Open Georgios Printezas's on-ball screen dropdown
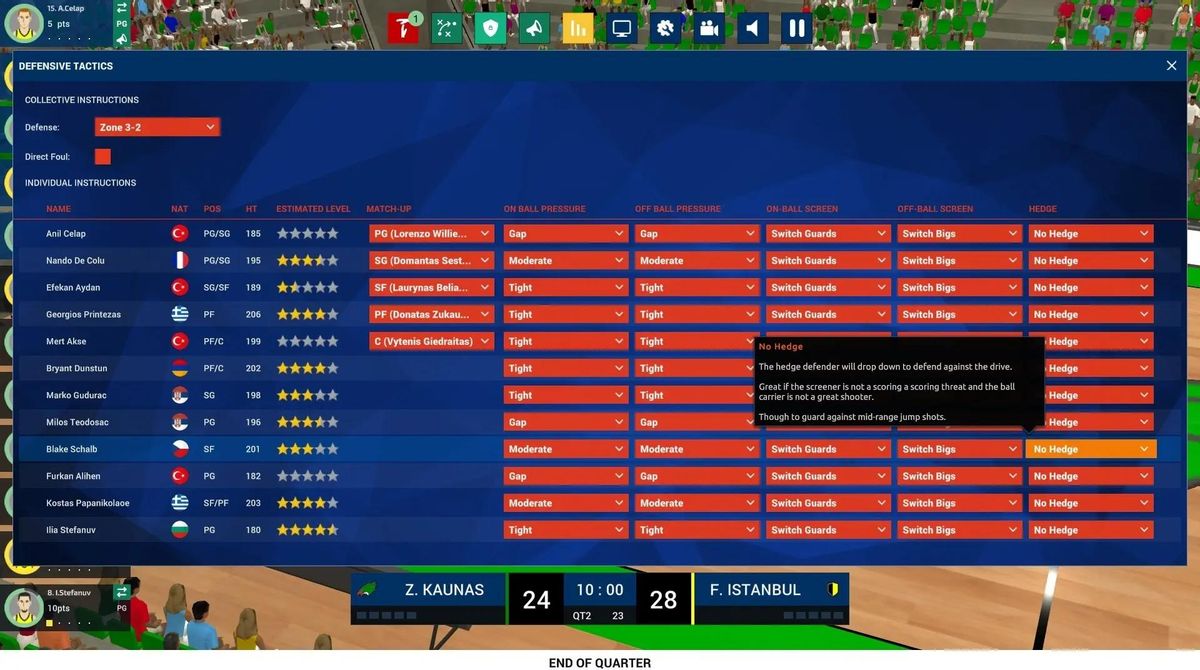 coord(828,315)
